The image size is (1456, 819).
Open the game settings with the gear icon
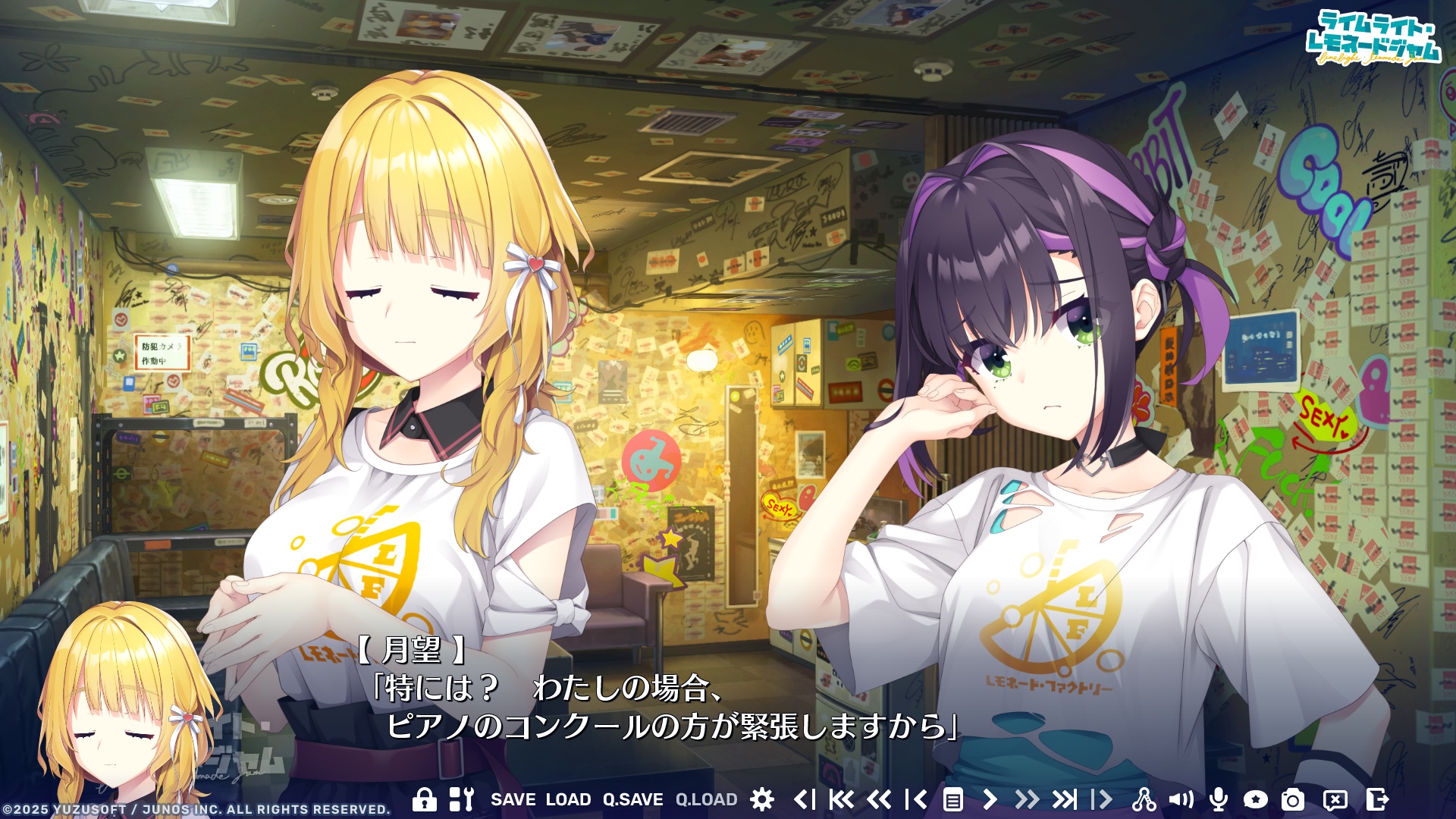point(761,798)
